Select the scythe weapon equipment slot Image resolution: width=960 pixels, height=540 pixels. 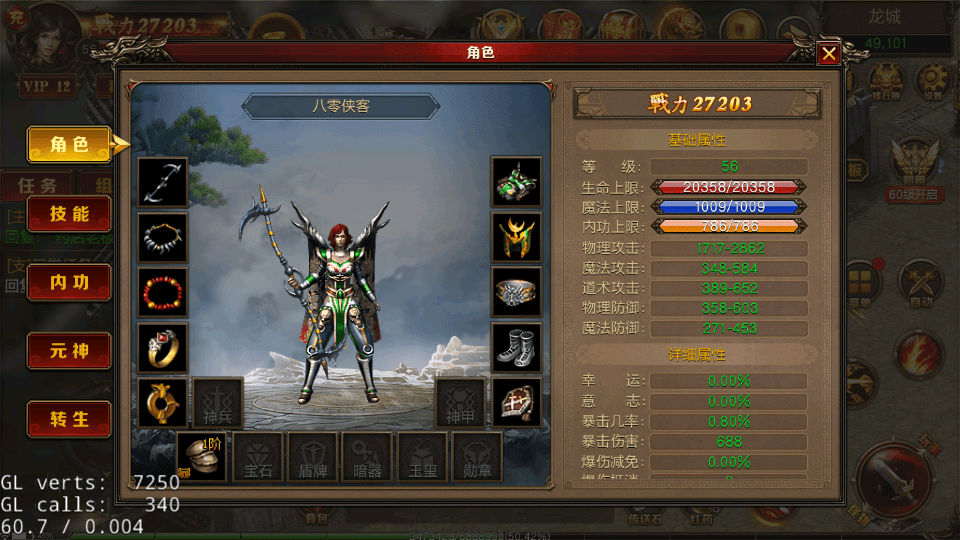(163, 182)
